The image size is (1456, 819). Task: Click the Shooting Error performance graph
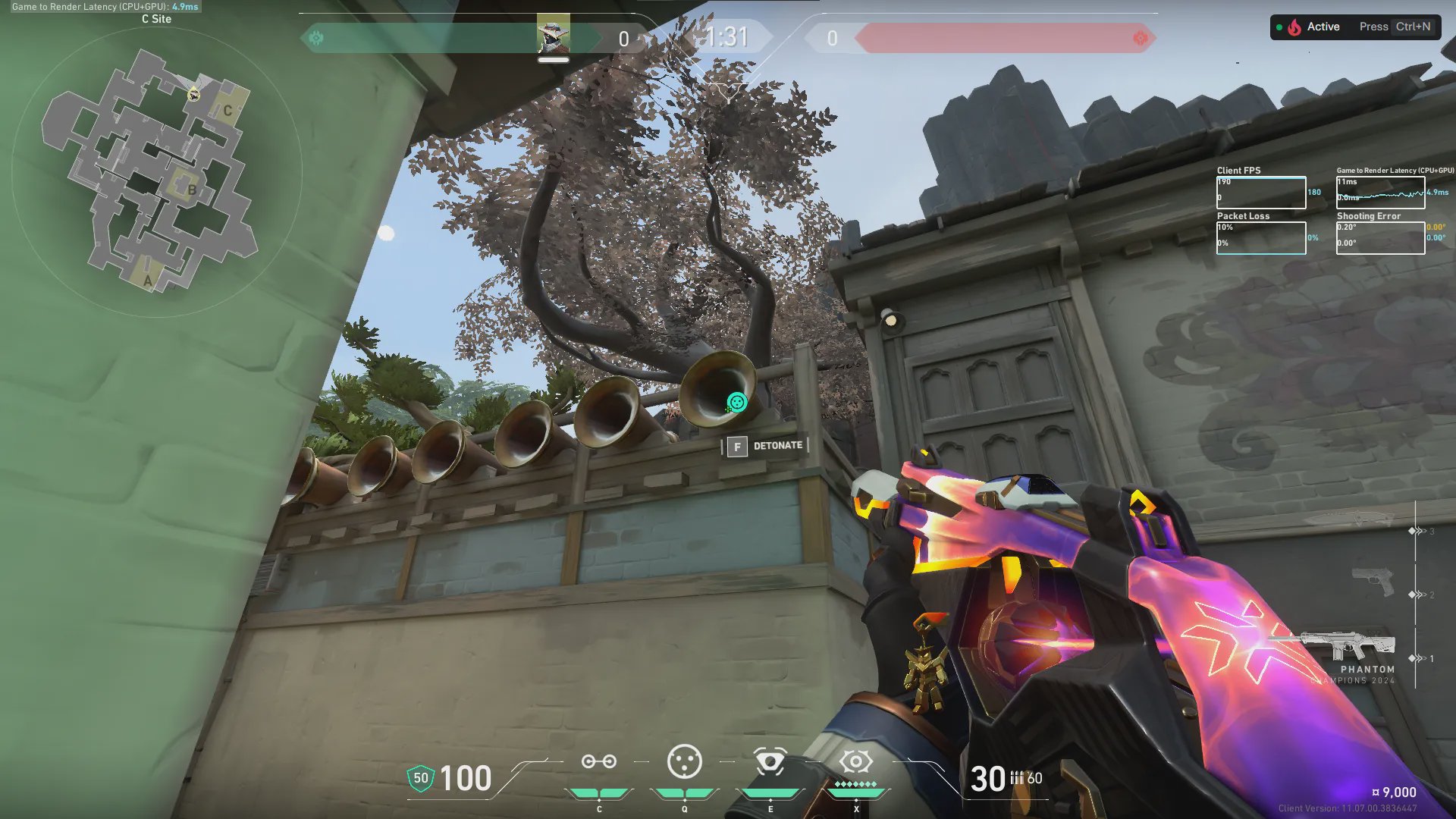1379,238
